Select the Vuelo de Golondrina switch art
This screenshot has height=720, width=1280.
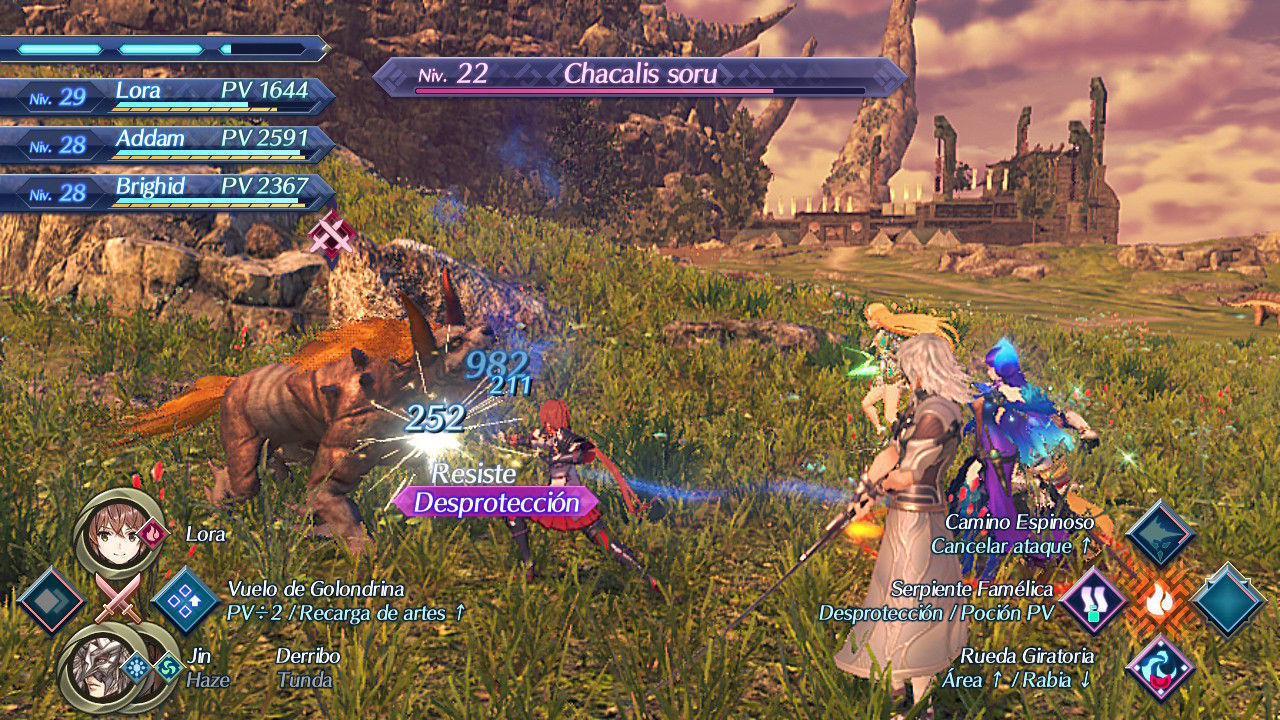186,601
